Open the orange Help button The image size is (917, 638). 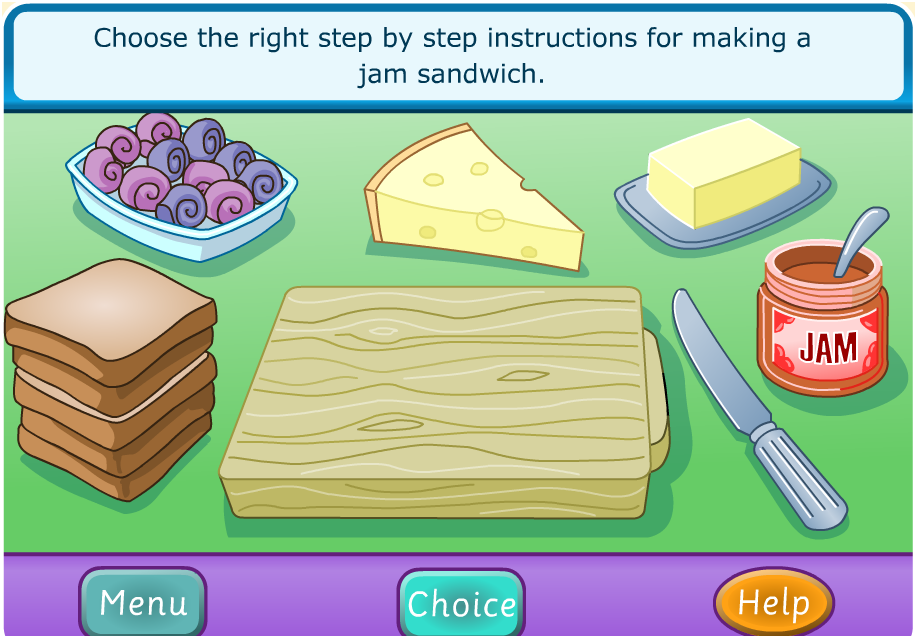click(773, 603)
